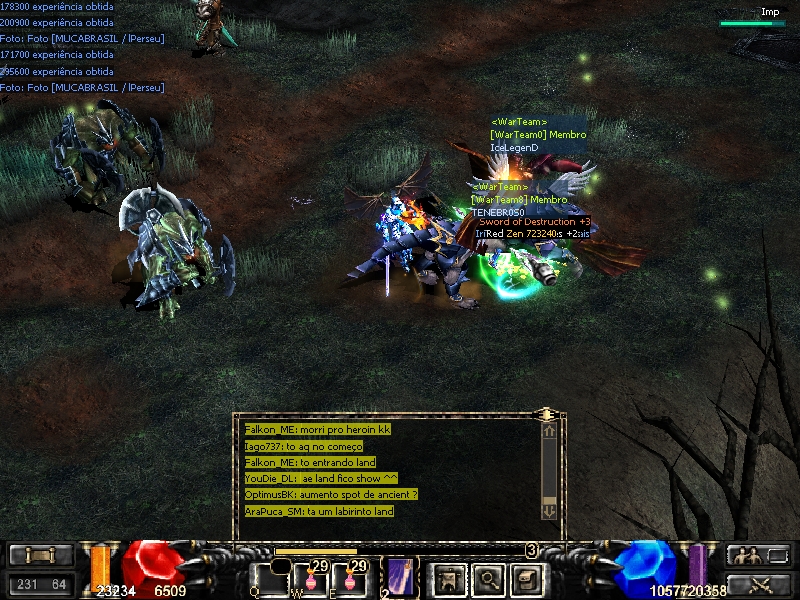The width and height of the screenshot is (800, 600).
Task: Select OptimusBK's chat message about ancient spot
Action: click(331, 495)
